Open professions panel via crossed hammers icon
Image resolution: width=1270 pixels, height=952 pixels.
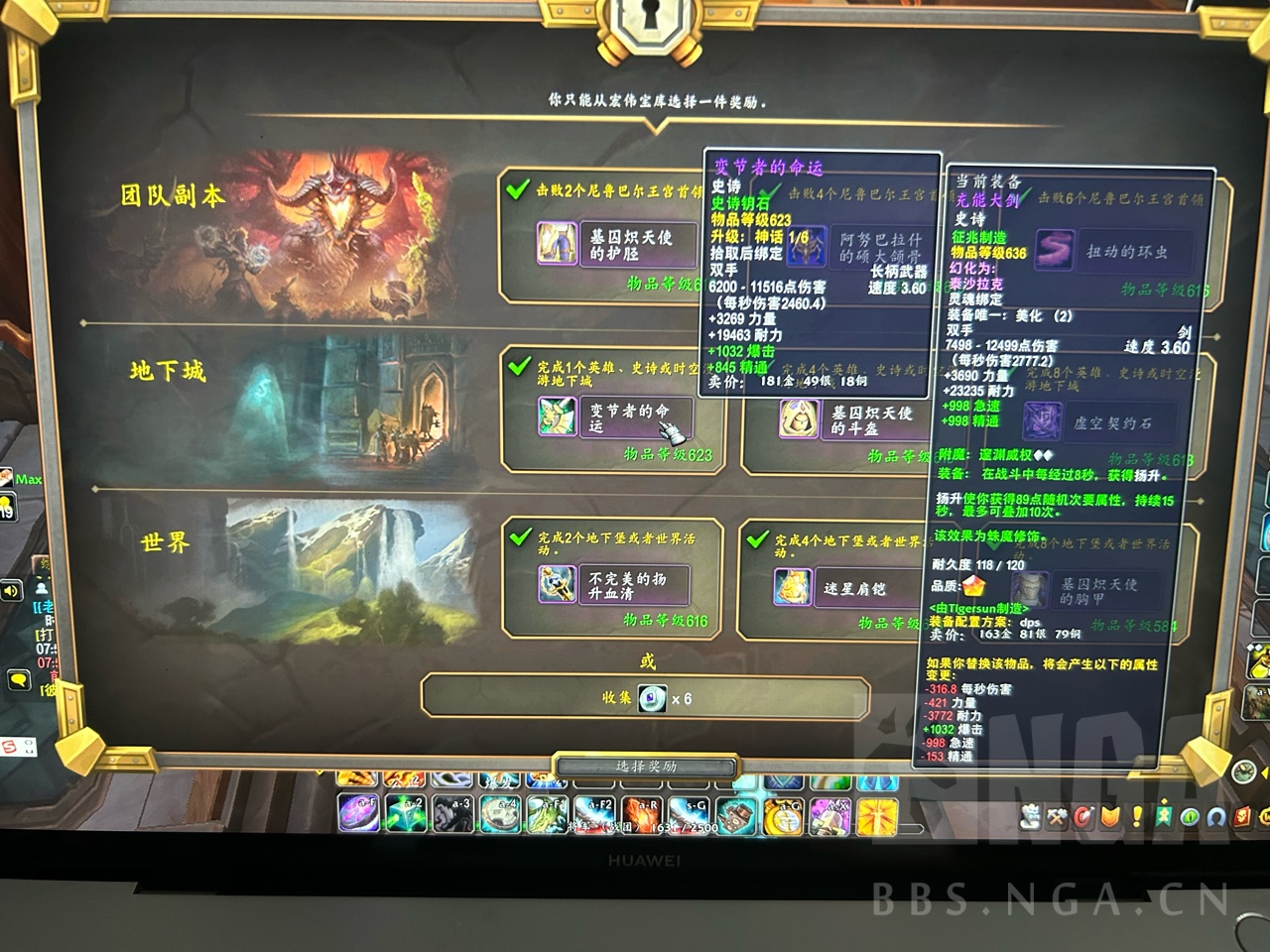tap(1056, 816)
